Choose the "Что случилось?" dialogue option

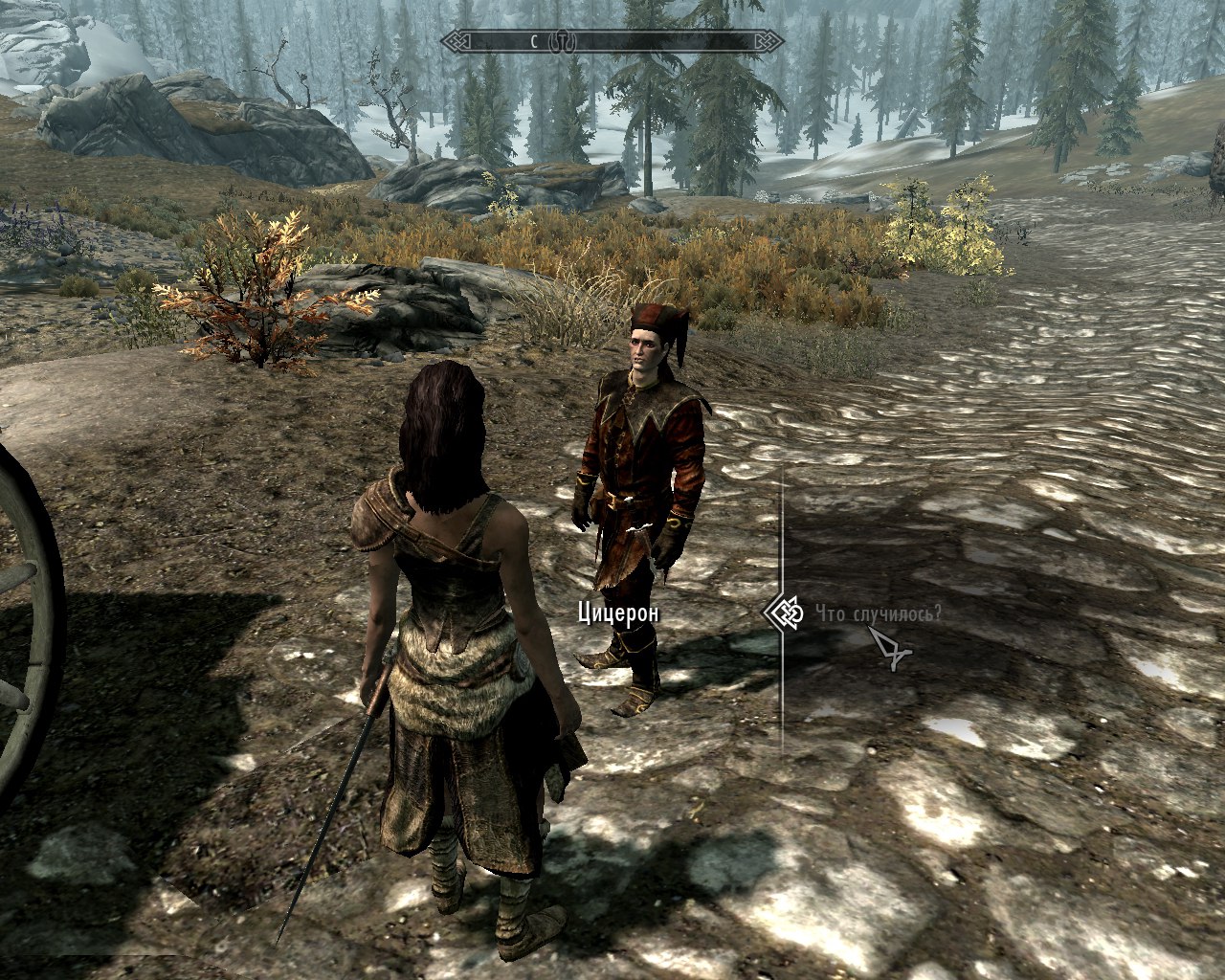coord(879,612)
